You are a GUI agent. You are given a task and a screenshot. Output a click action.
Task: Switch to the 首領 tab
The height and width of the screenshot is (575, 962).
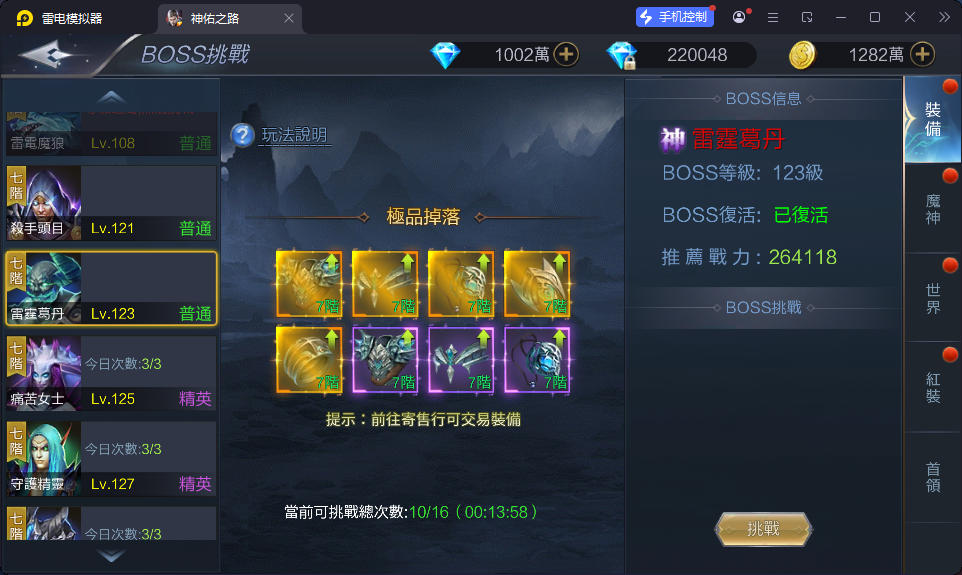933,477
